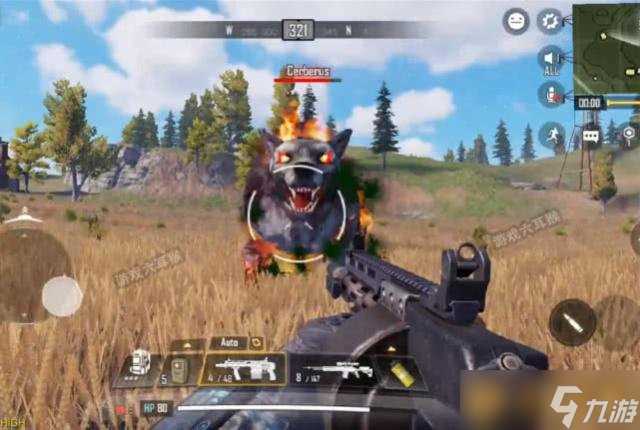Open the emote face button
This screenshot has width=640, height=430.
[x=516, y=20]
